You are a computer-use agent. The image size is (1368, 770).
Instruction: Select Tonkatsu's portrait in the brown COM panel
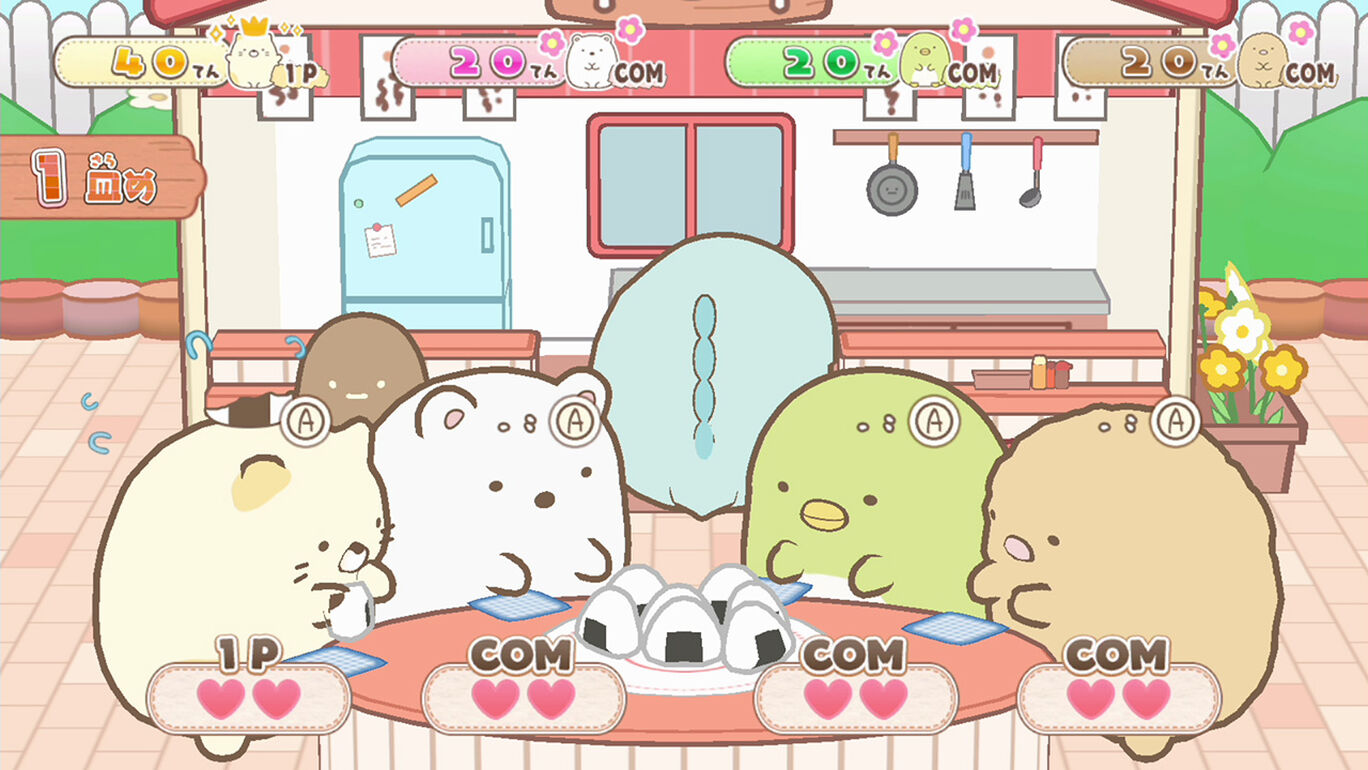(1262, 58)
